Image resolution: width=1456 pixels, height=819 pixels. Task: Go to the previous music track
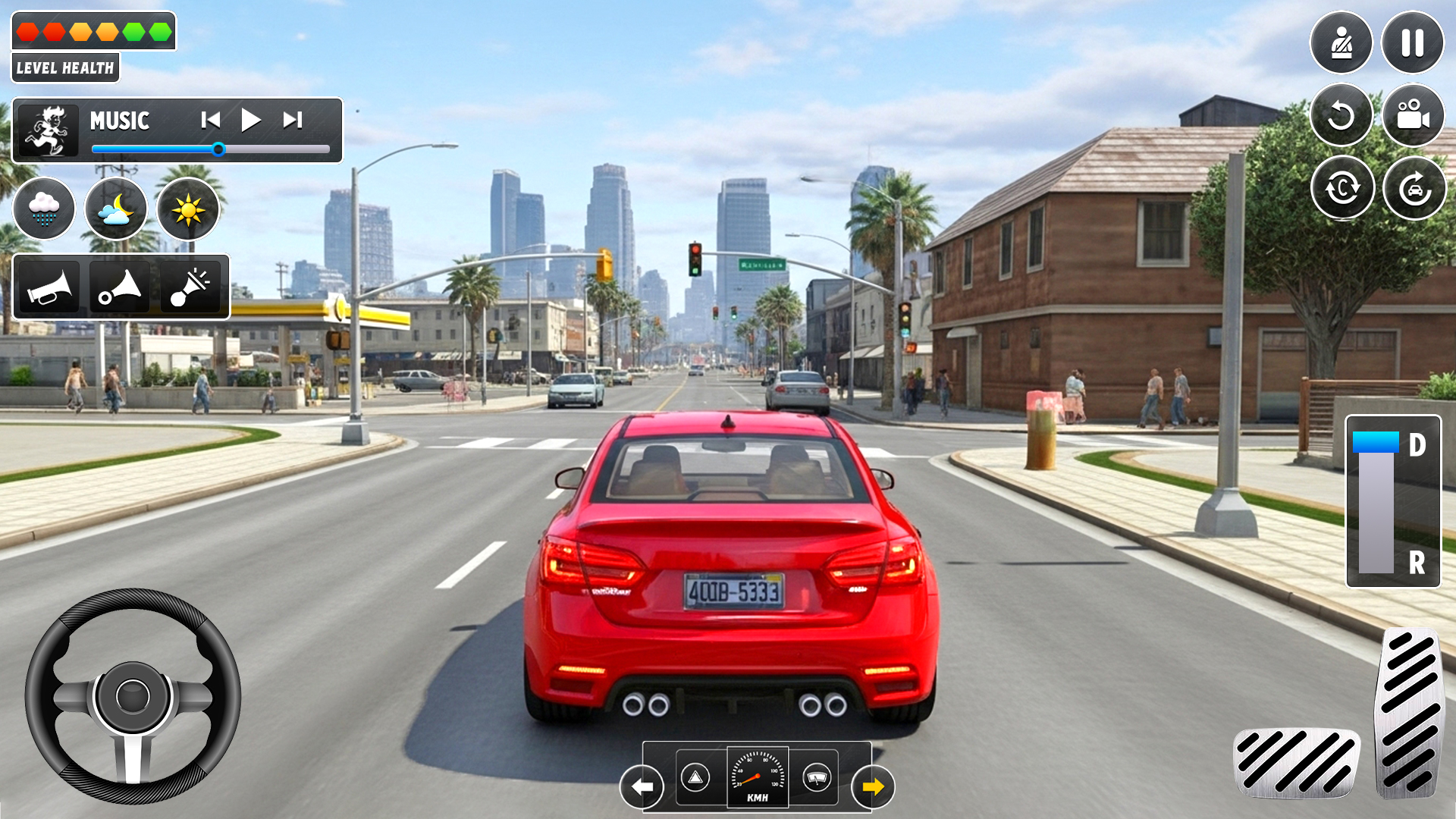[210, 120]
